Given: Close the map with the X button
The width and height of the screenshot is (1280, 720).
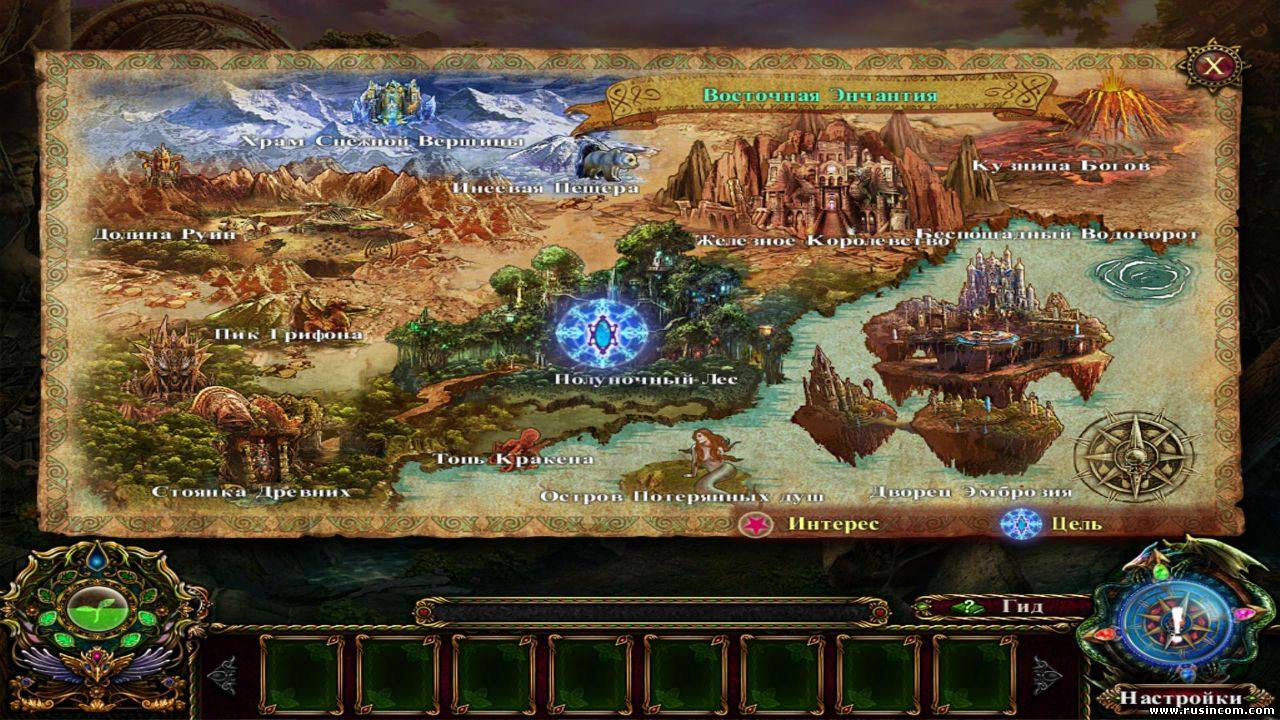Looking at the screenshot, I should point(1213,67).
